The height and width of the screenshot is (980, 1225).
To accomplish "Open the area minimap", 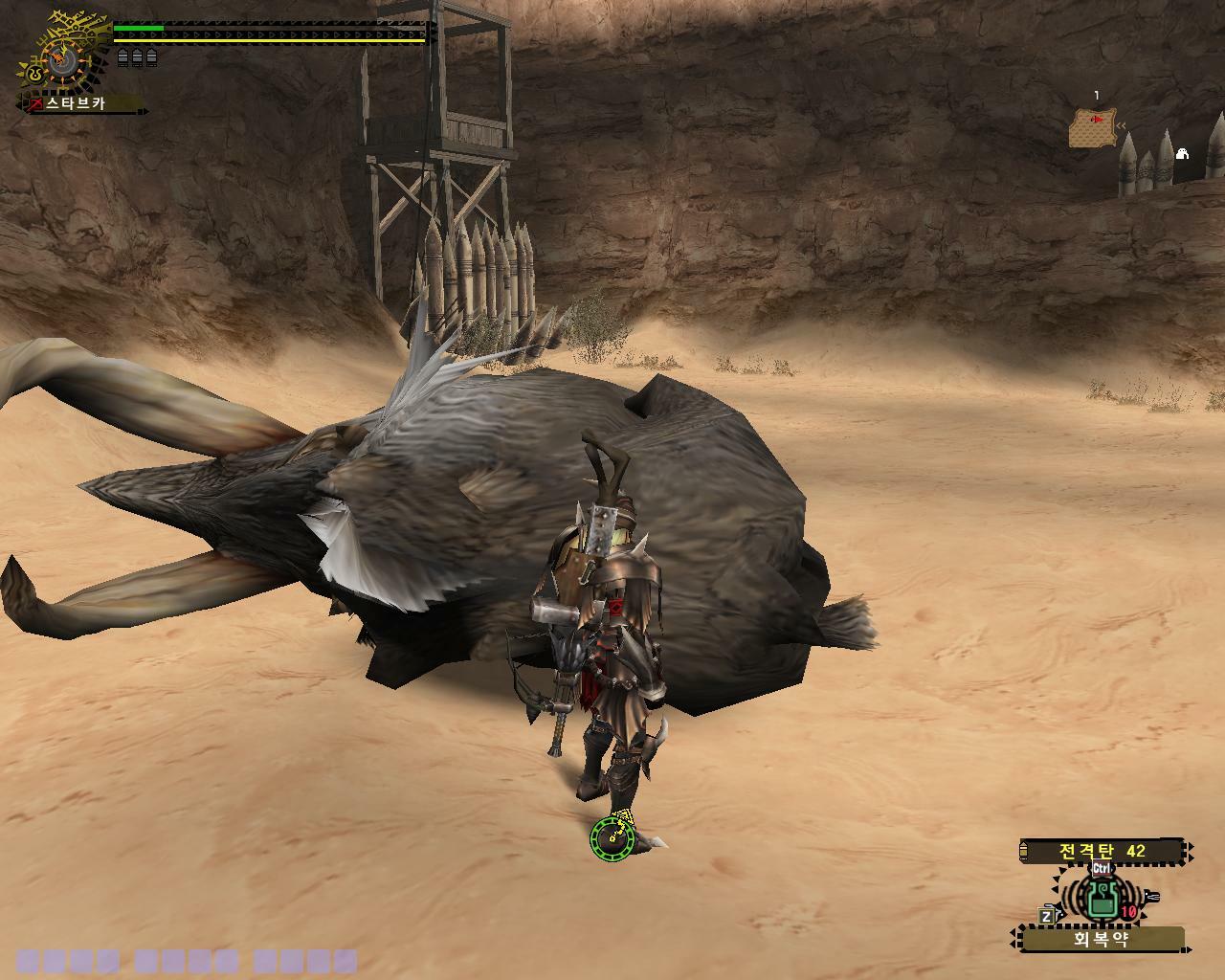I will (1094, 128).
